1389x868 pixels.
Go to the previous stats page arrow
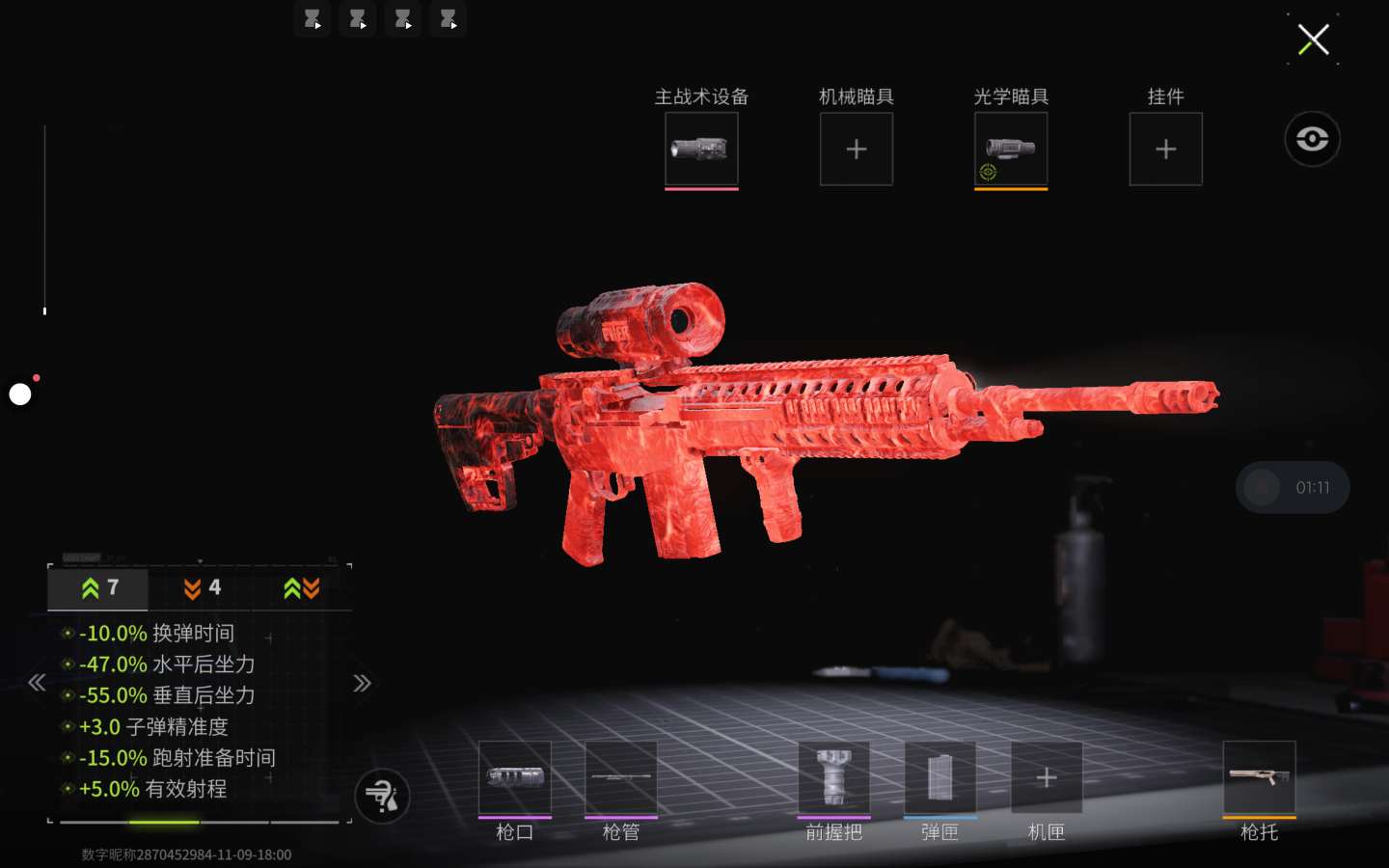pyautogui.click(x=37, y=683)
